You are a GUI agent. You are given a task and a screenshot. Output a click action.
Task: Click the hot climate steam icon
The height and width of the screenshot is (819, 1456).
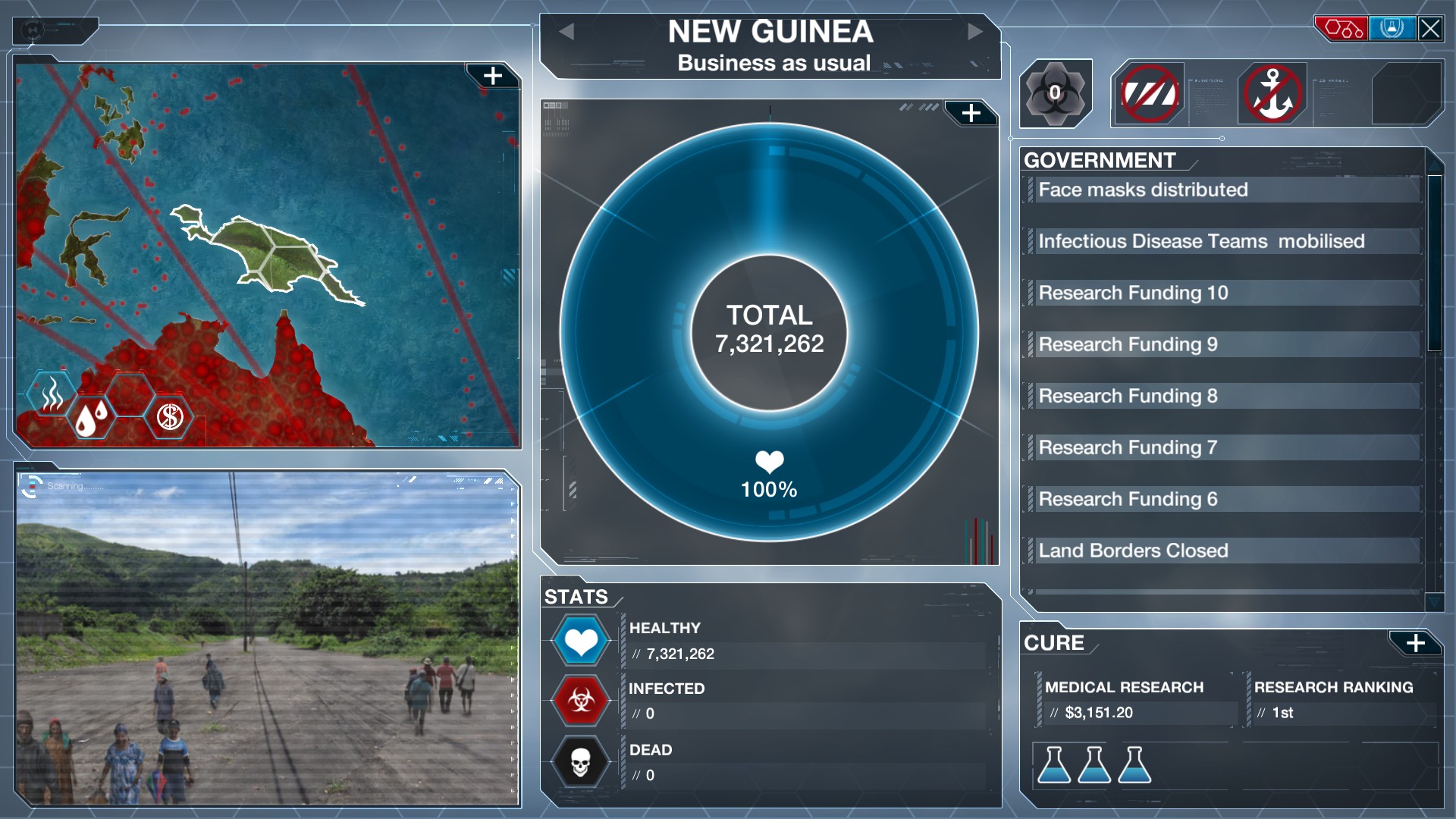[x=52, y=394]
